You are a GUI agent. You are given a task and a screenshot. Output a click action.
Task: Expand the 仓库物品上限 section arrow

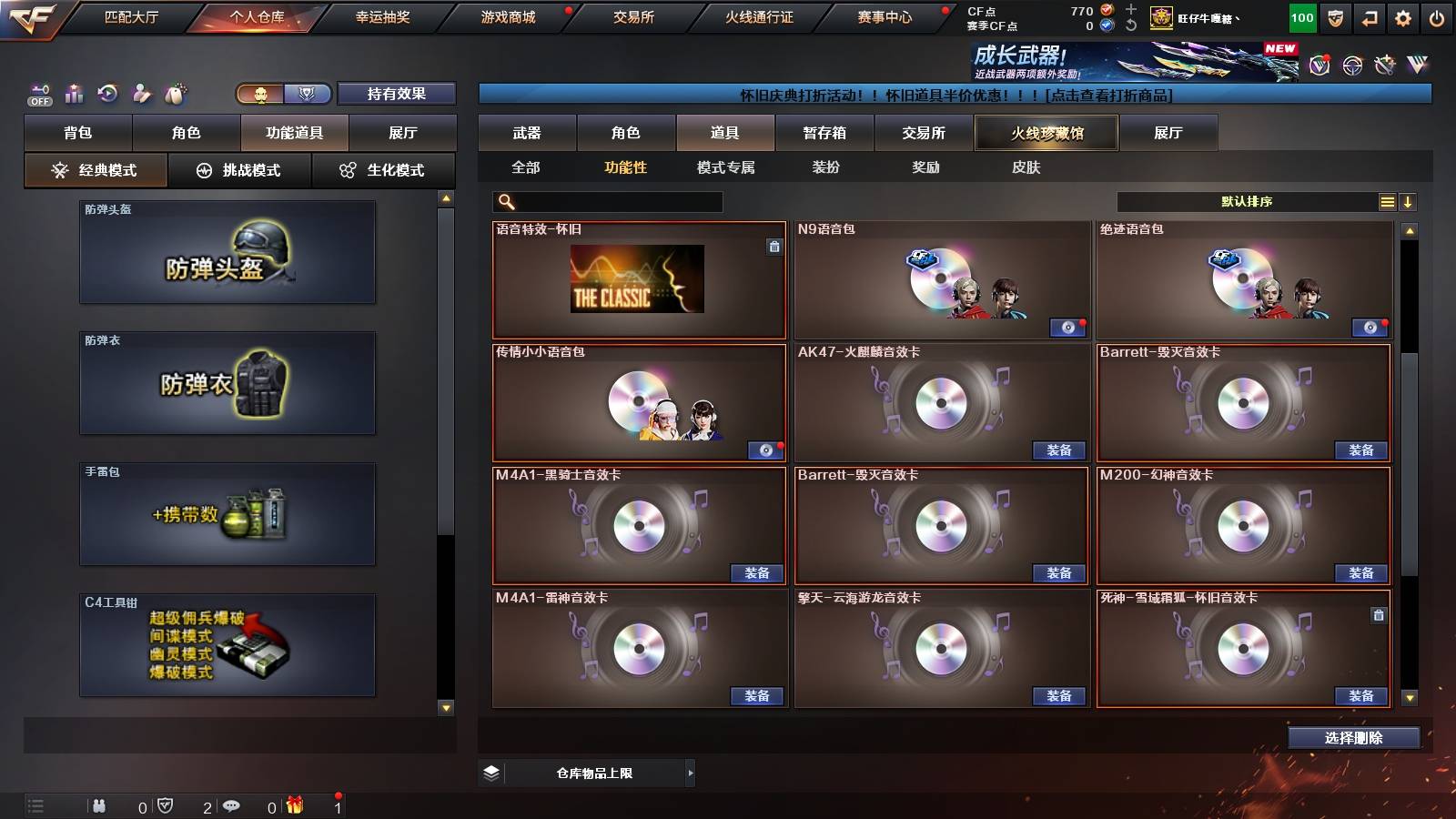[690, 773]
